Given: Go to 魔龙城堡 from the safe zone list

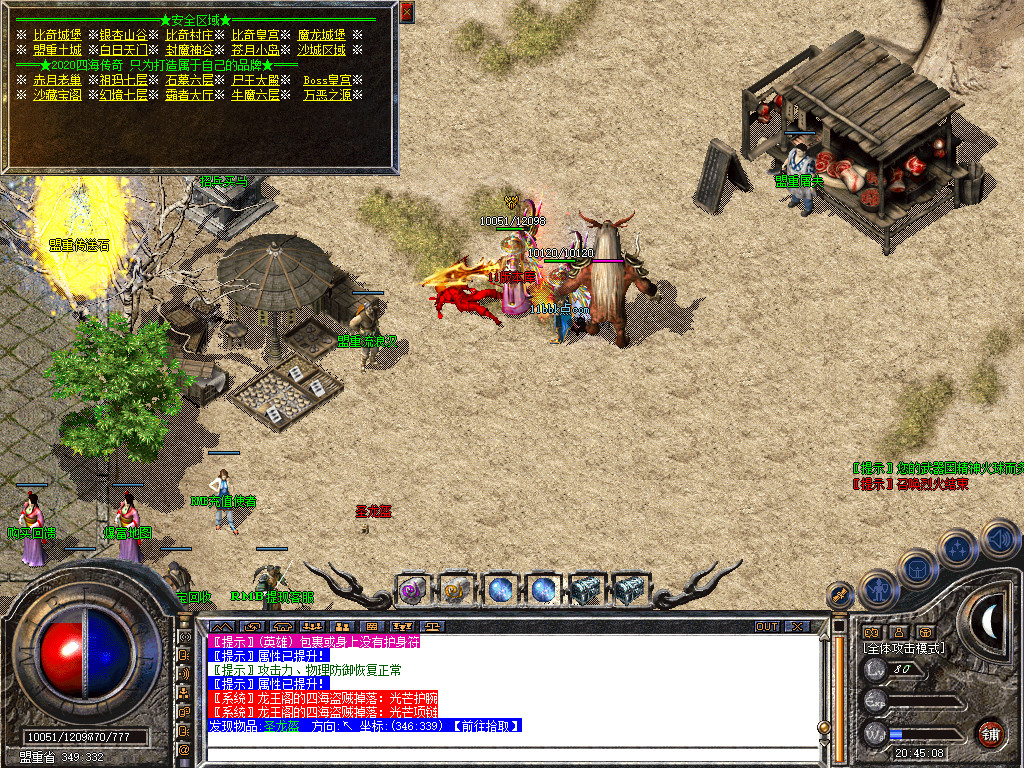Looking at the screenshot, I should pyautogui.click(x=321, y=35).
